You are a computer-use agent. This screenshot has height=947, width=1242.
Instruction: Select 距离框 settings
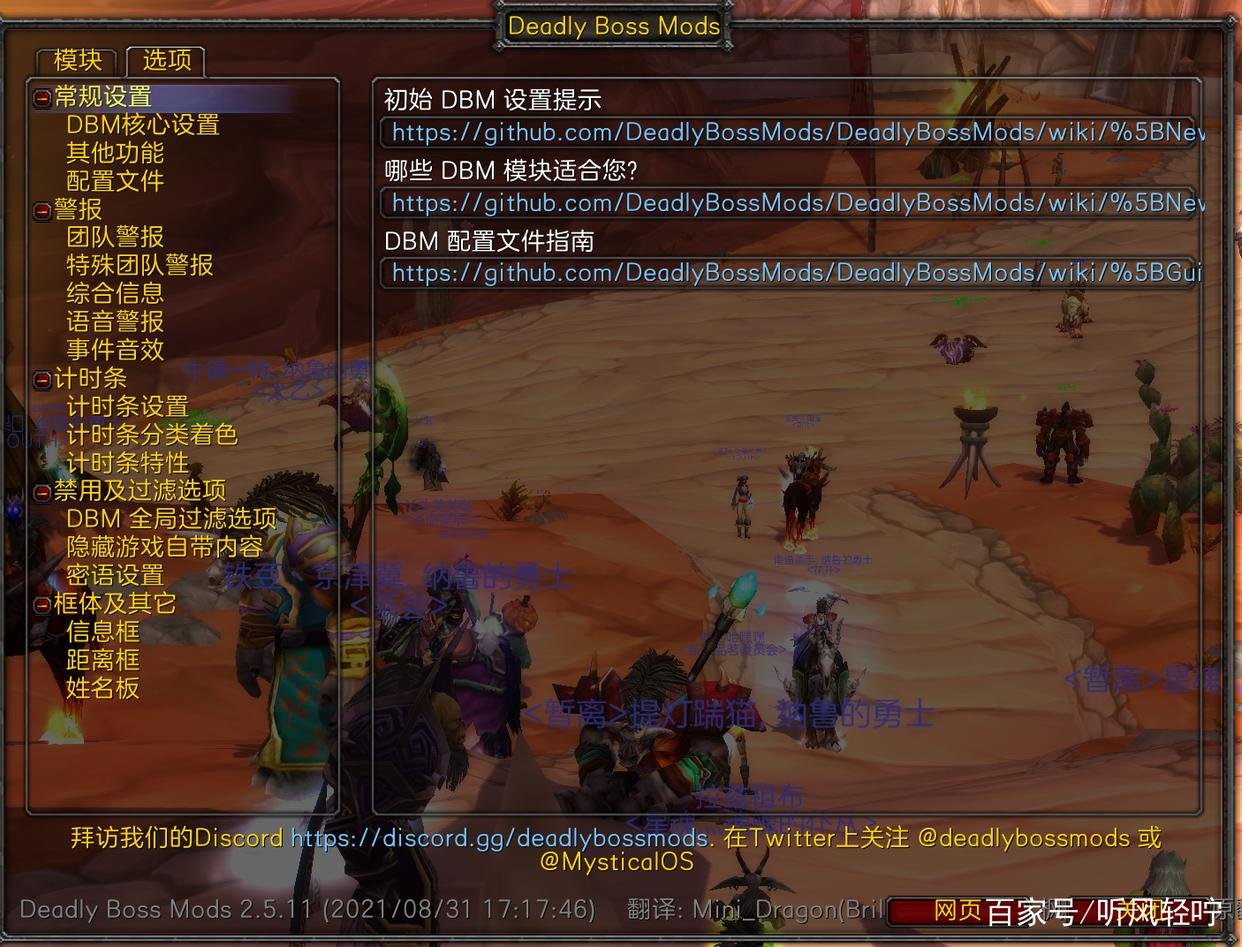[103, 660]
